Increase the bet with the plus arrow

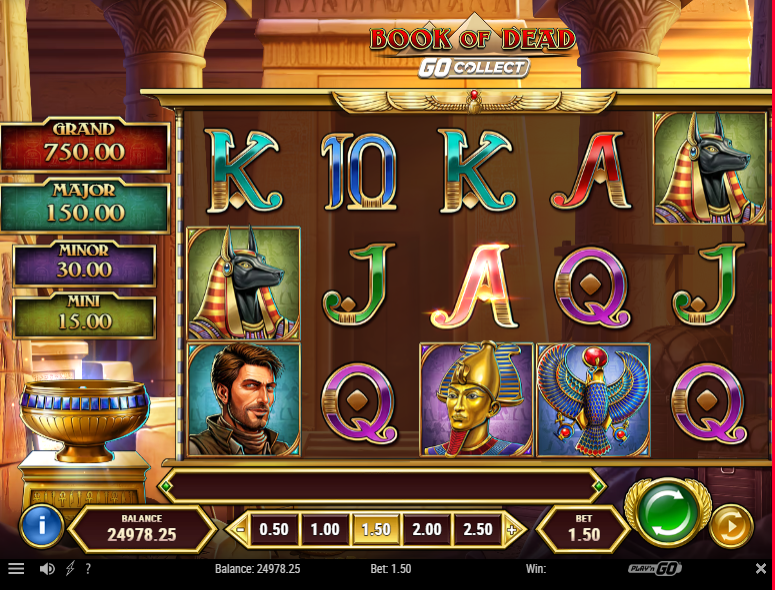tap(512, 529)
